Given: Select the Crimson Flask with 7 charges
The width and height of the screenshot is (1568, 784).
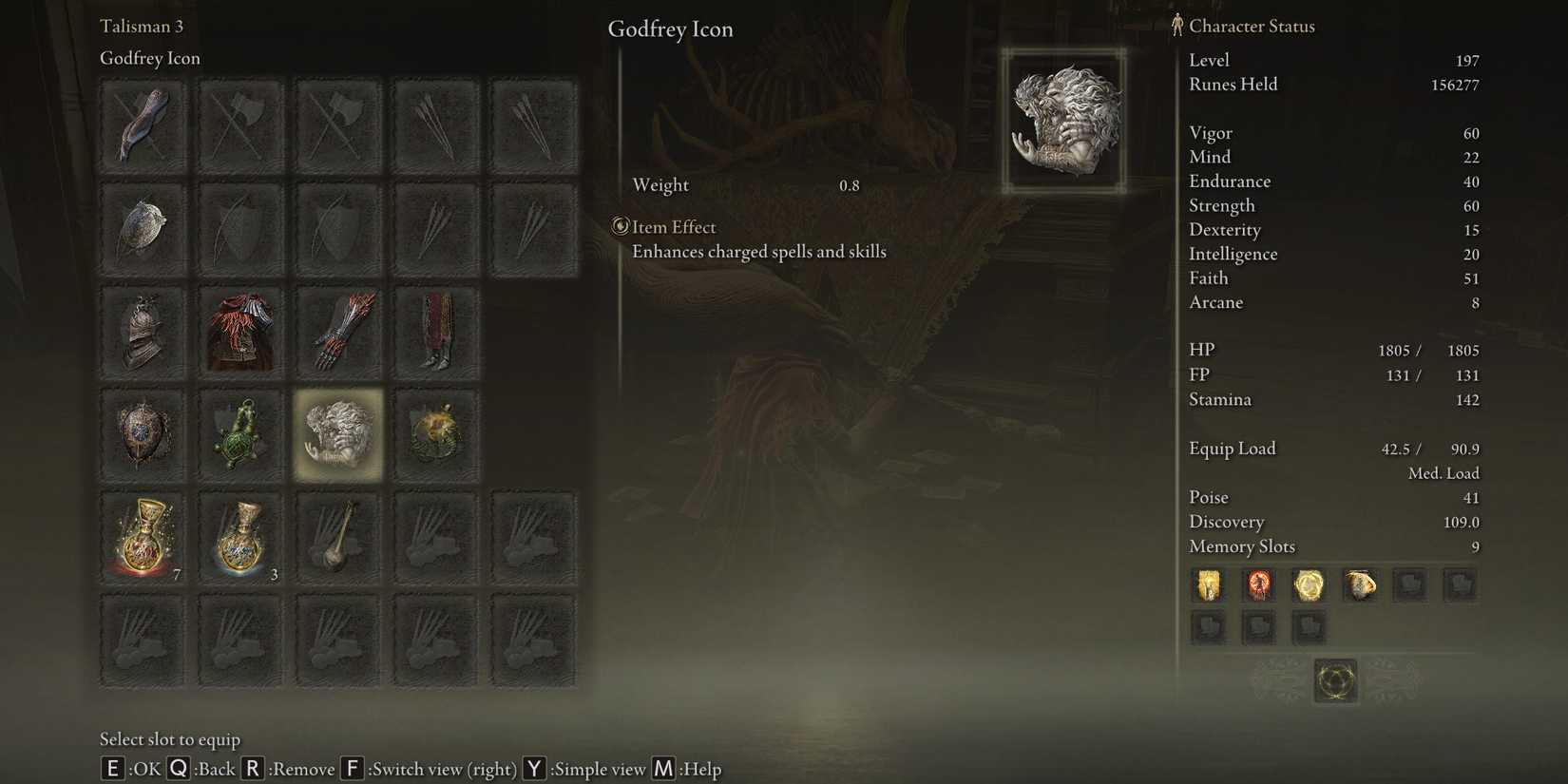Looking at the screenshot, I should point(142,537).
